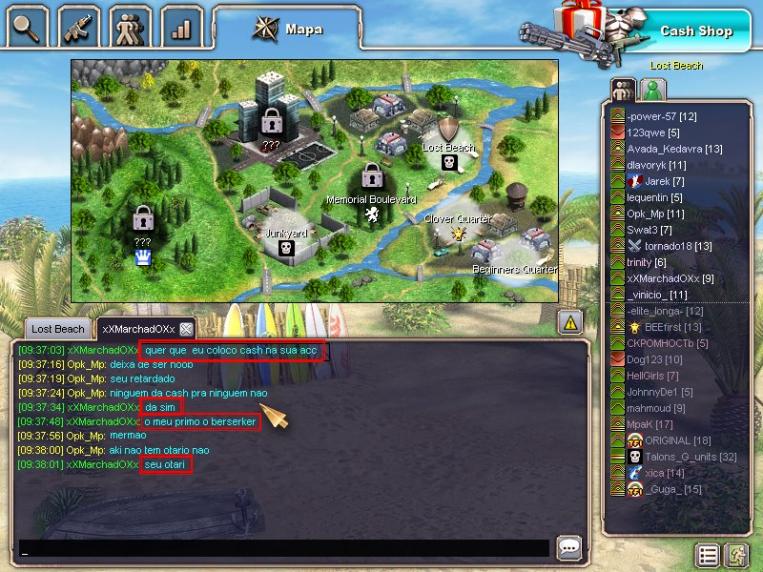Image resolution: width=763 pixels, height=572 pixels.
Task: Click the yellow warning triangle button
Action: pyautogui.click(x=570, y=322)
